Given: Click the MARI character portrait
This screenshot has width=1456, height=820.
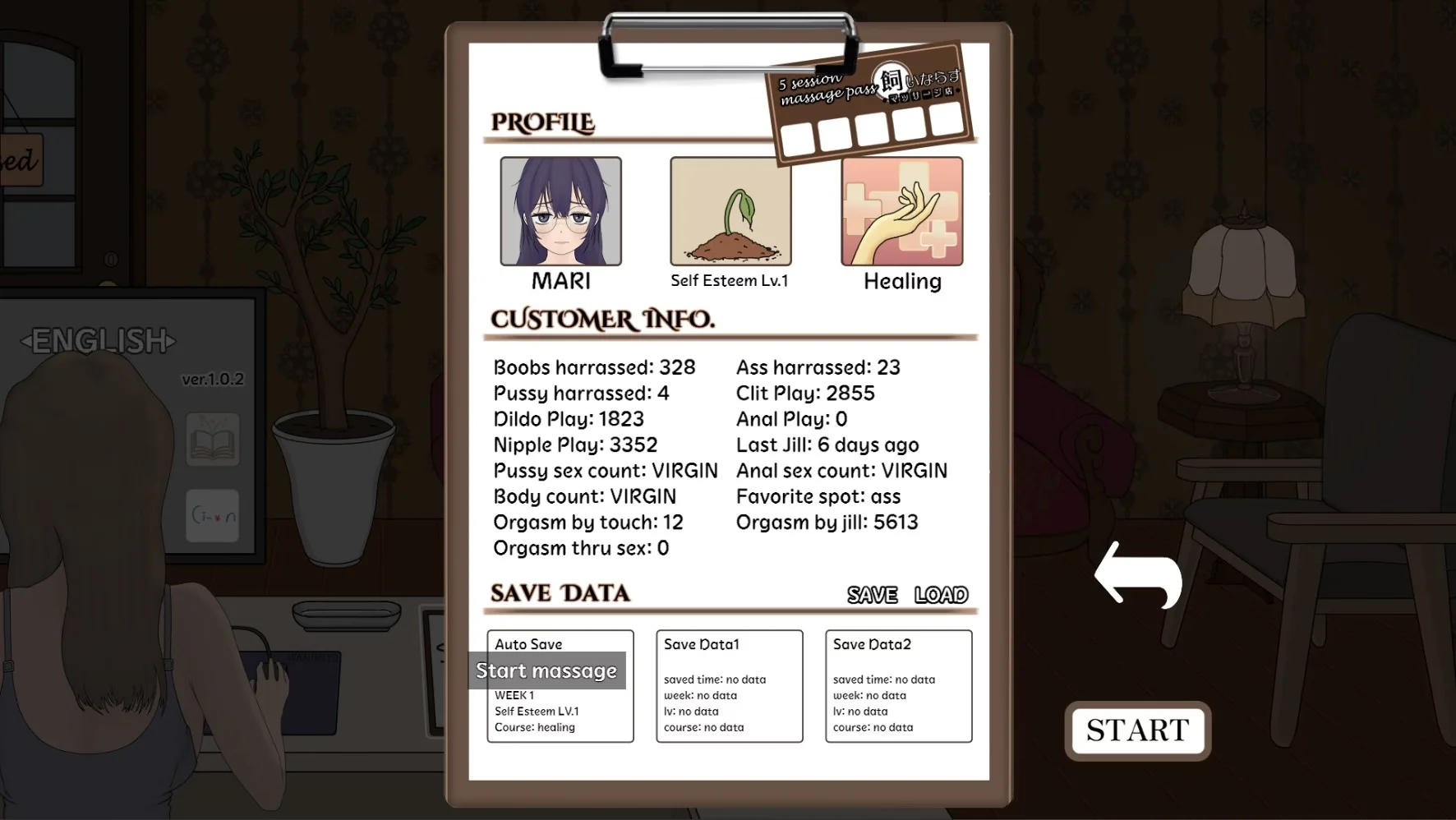Looking at the screenshot, I should [561, 212].
